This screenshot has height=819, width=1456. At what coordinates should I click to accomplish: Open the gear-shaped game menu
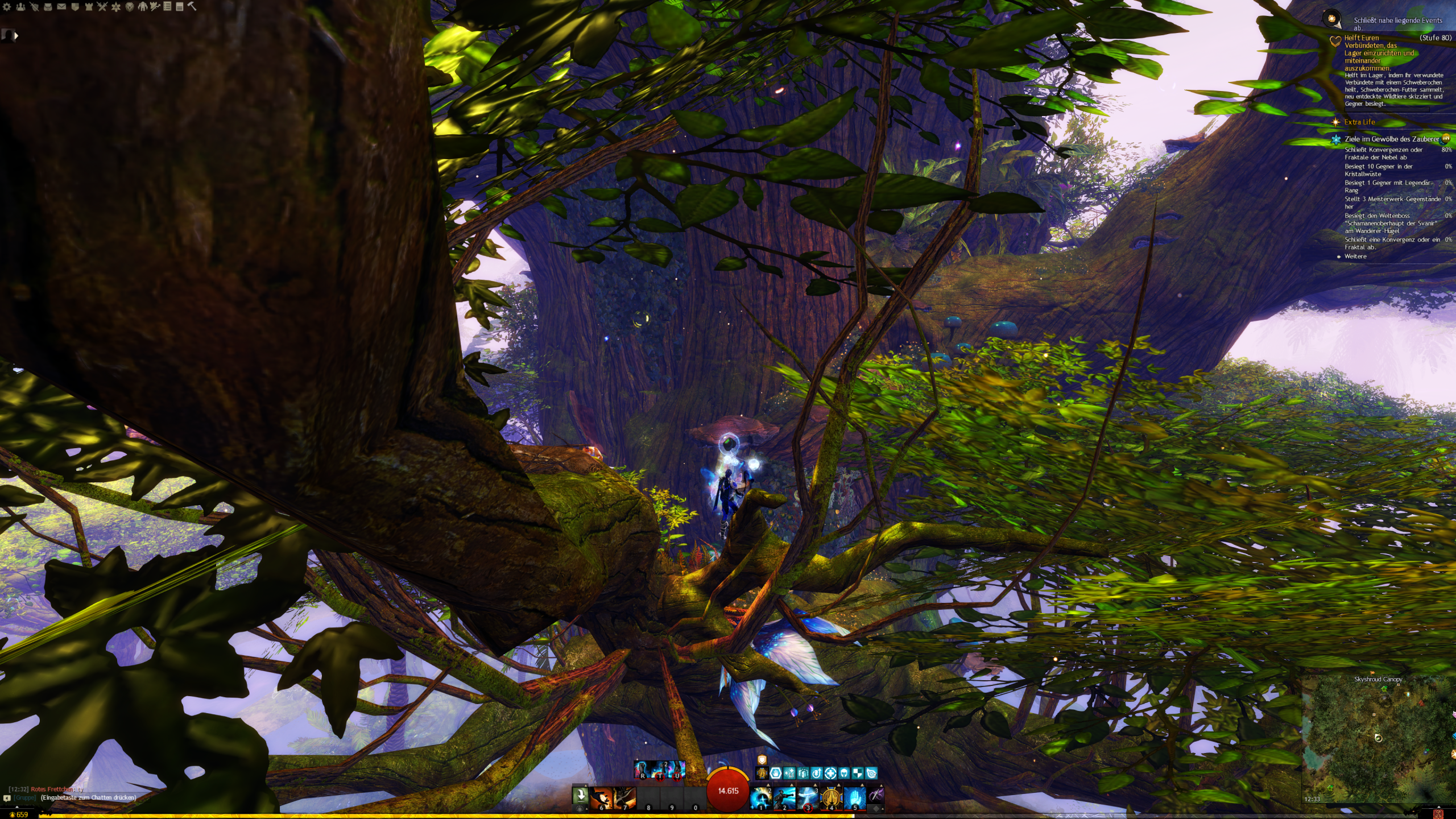tap(7, 7)
